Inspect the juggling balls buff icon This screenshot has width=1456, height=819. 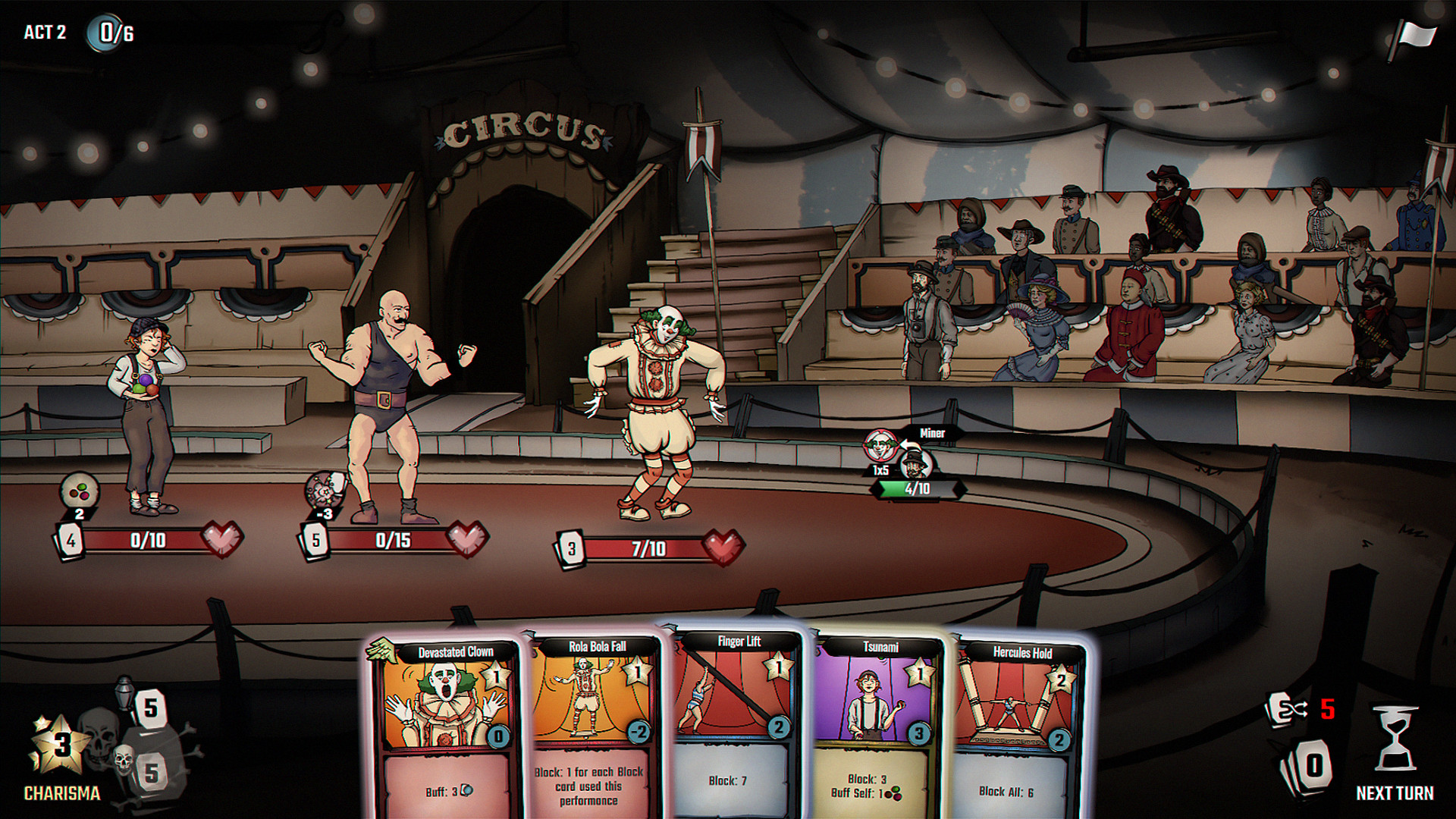coord(80,491)
